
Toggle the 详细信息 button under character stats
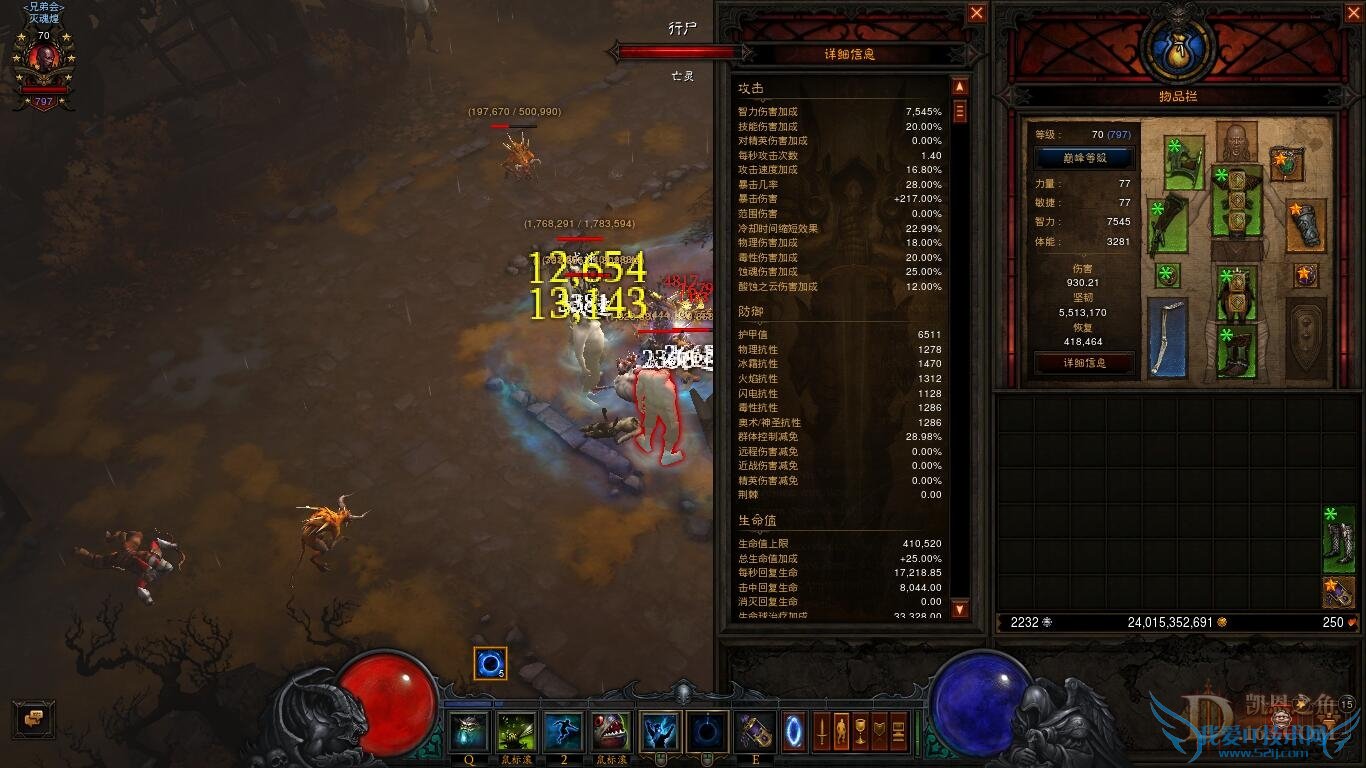[1084, 363]
